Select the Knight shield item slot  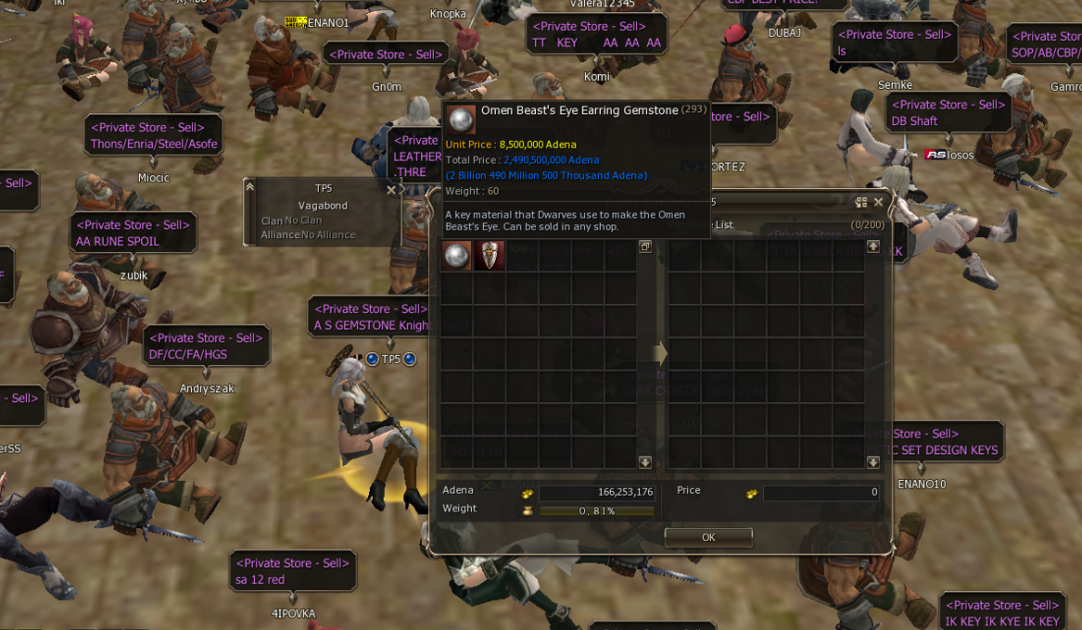(x=489, y=256)
